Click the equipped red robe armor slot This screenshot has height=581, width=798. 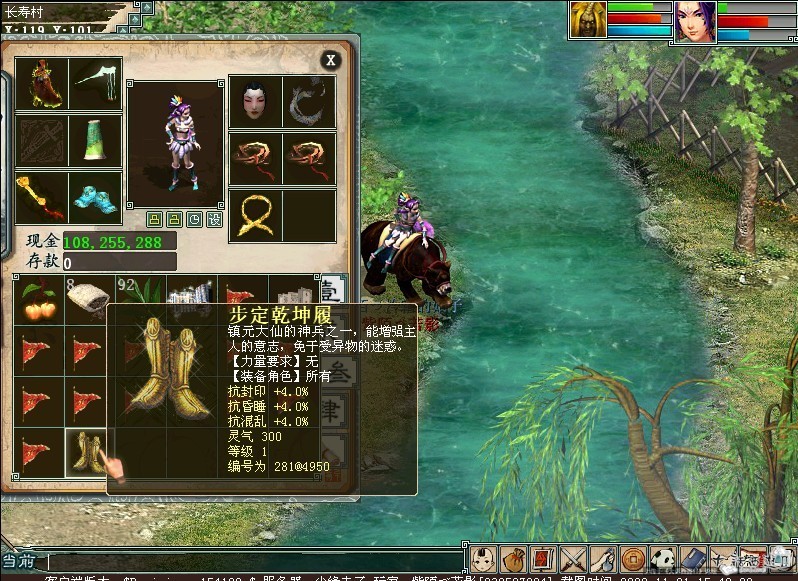(x=41, y=84)
